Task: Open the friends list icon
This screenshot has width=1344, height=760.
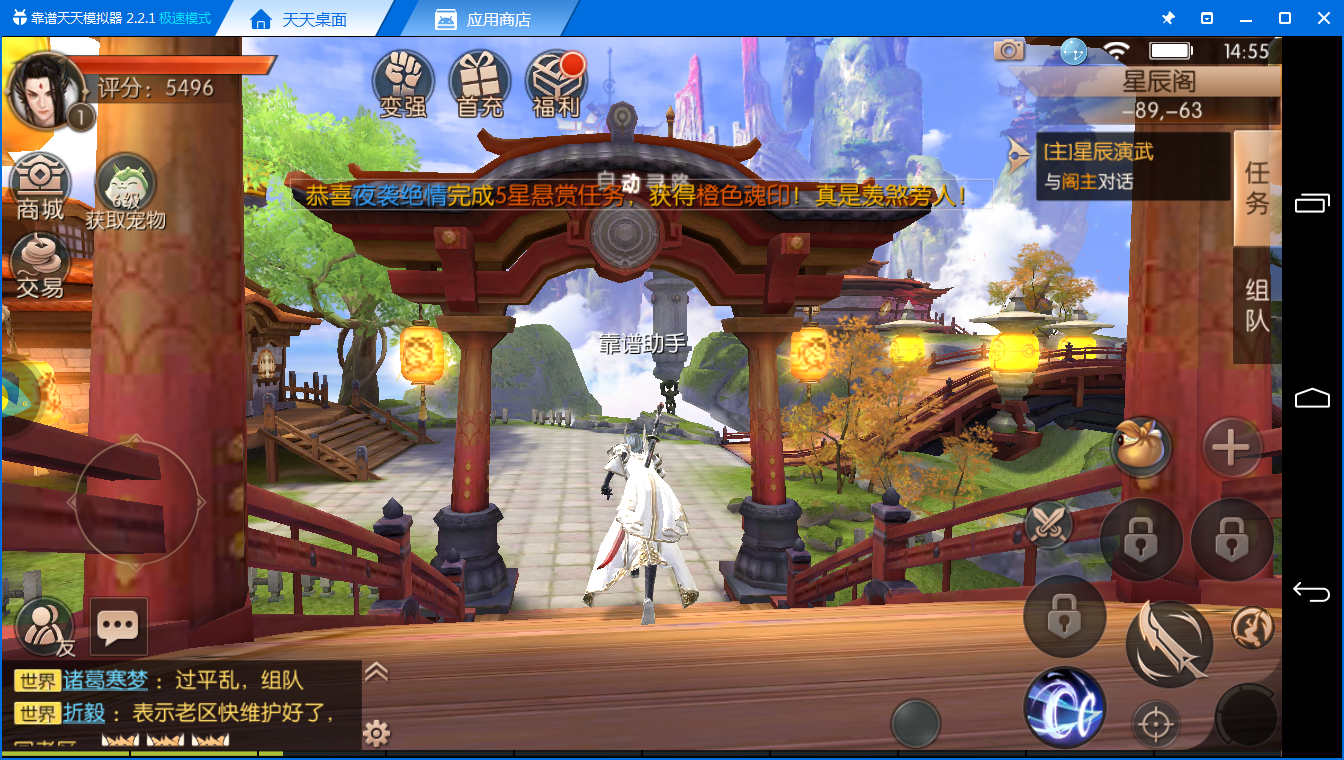Action: coord(45,627)
